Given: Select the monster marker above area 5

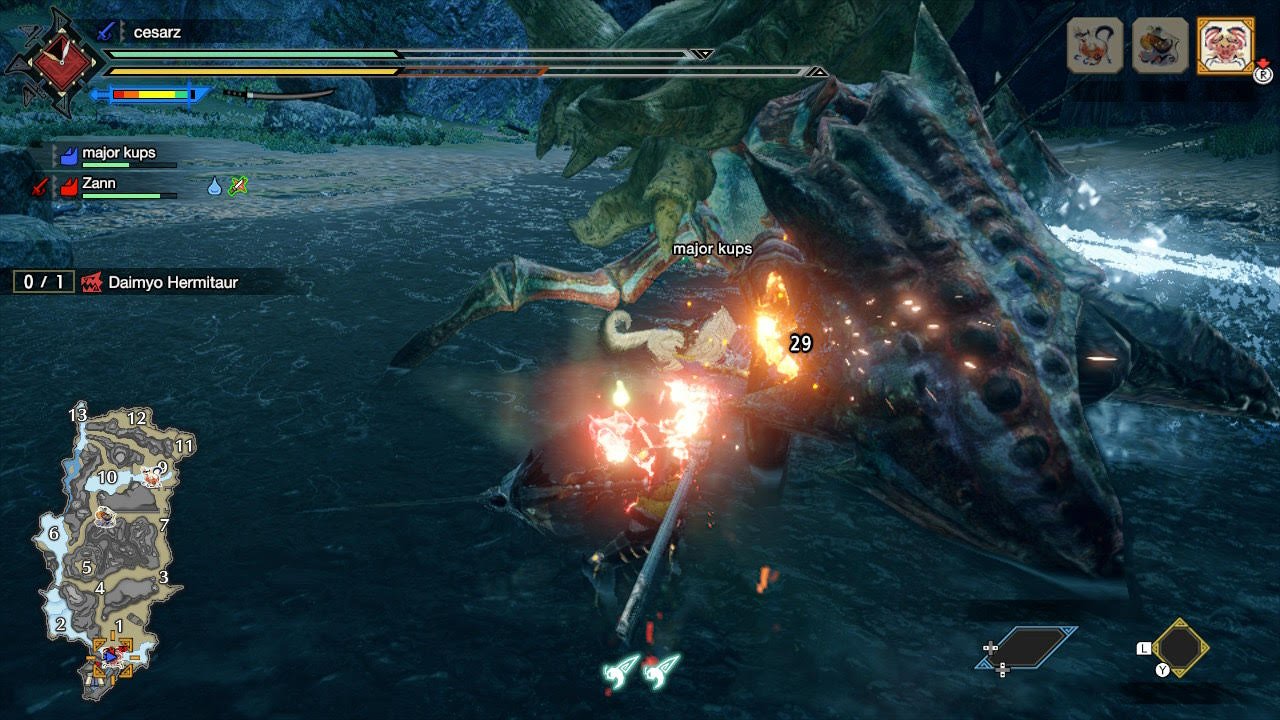Looking at the screenshot, I should click(x=103, y=516).
